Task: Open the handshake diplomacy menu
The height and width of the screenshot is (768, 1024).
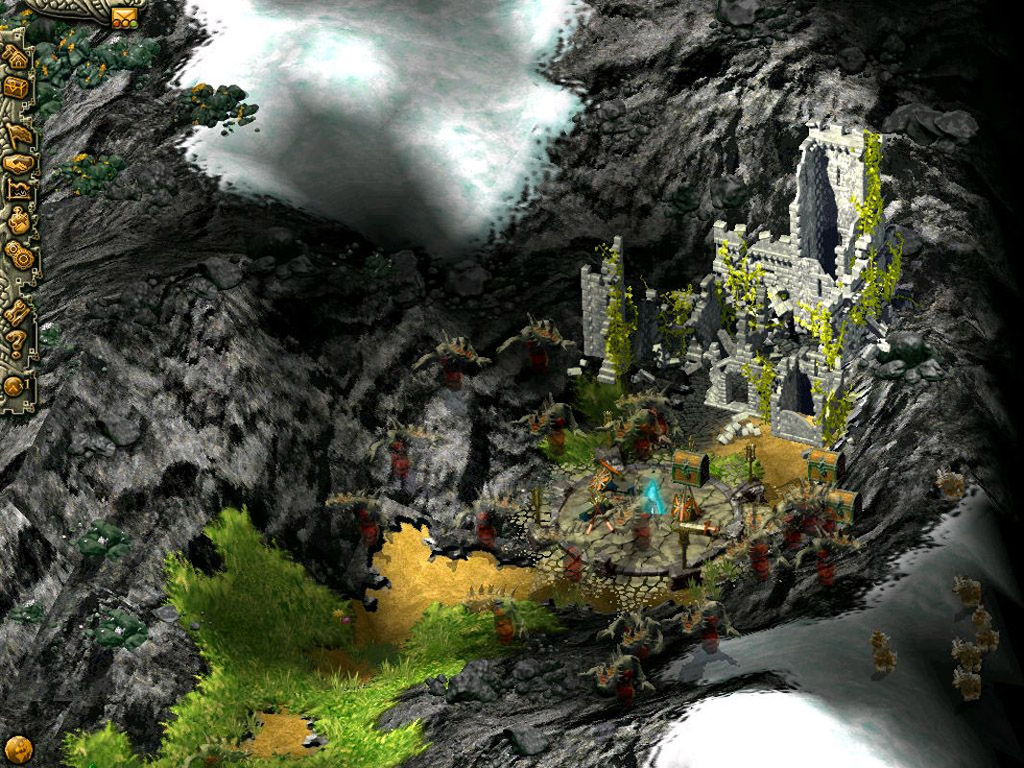Action: click(x=17, y=163)
